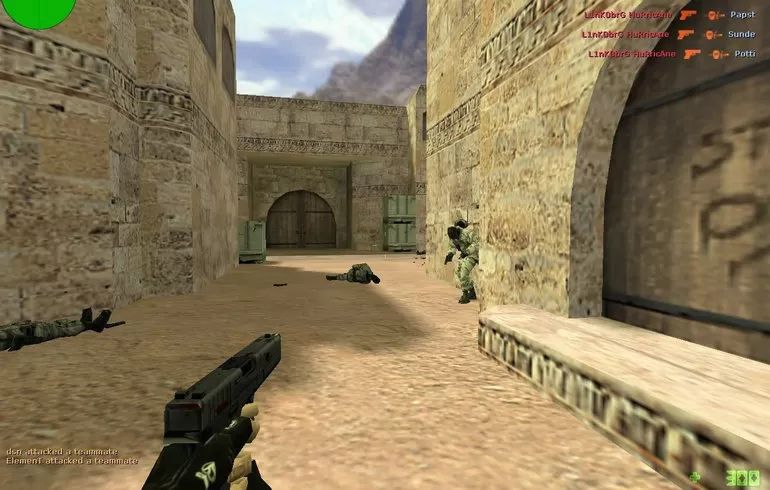
Task: Select the kill feed entry for Papst
Action: click(x=669, y=15)
